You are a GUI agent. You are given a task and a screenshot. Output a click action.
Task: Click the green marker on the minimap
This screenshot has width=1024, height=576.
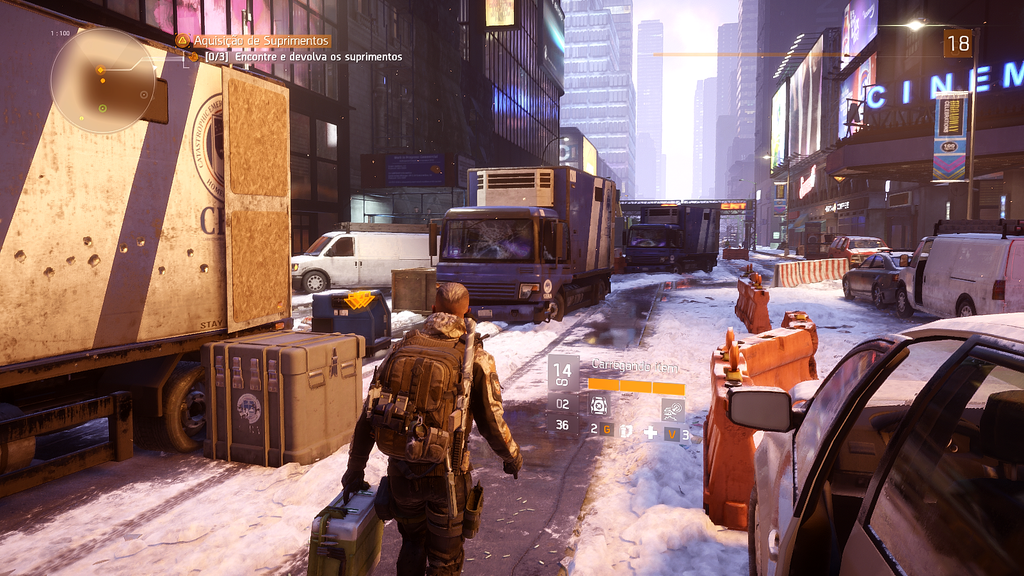(102, 108)
